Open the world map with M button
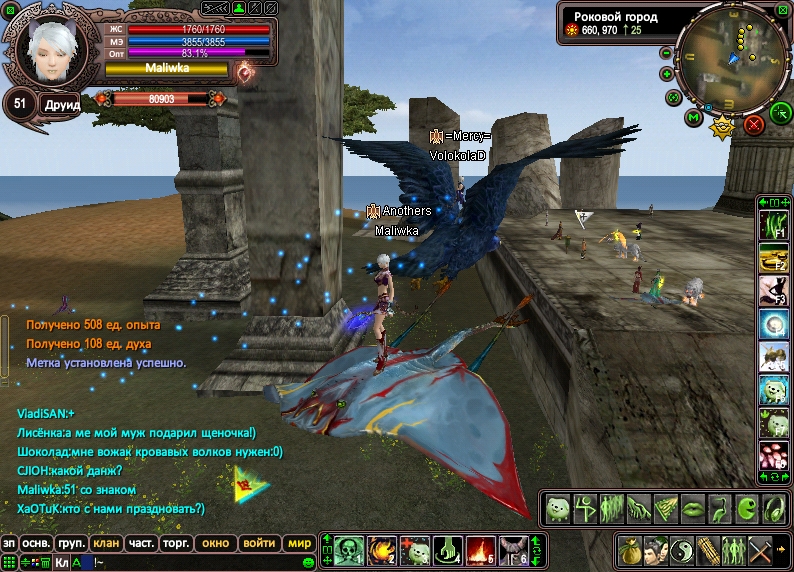Screen dimensions: 794x572 pyautogui.click(x=693, y=118)
